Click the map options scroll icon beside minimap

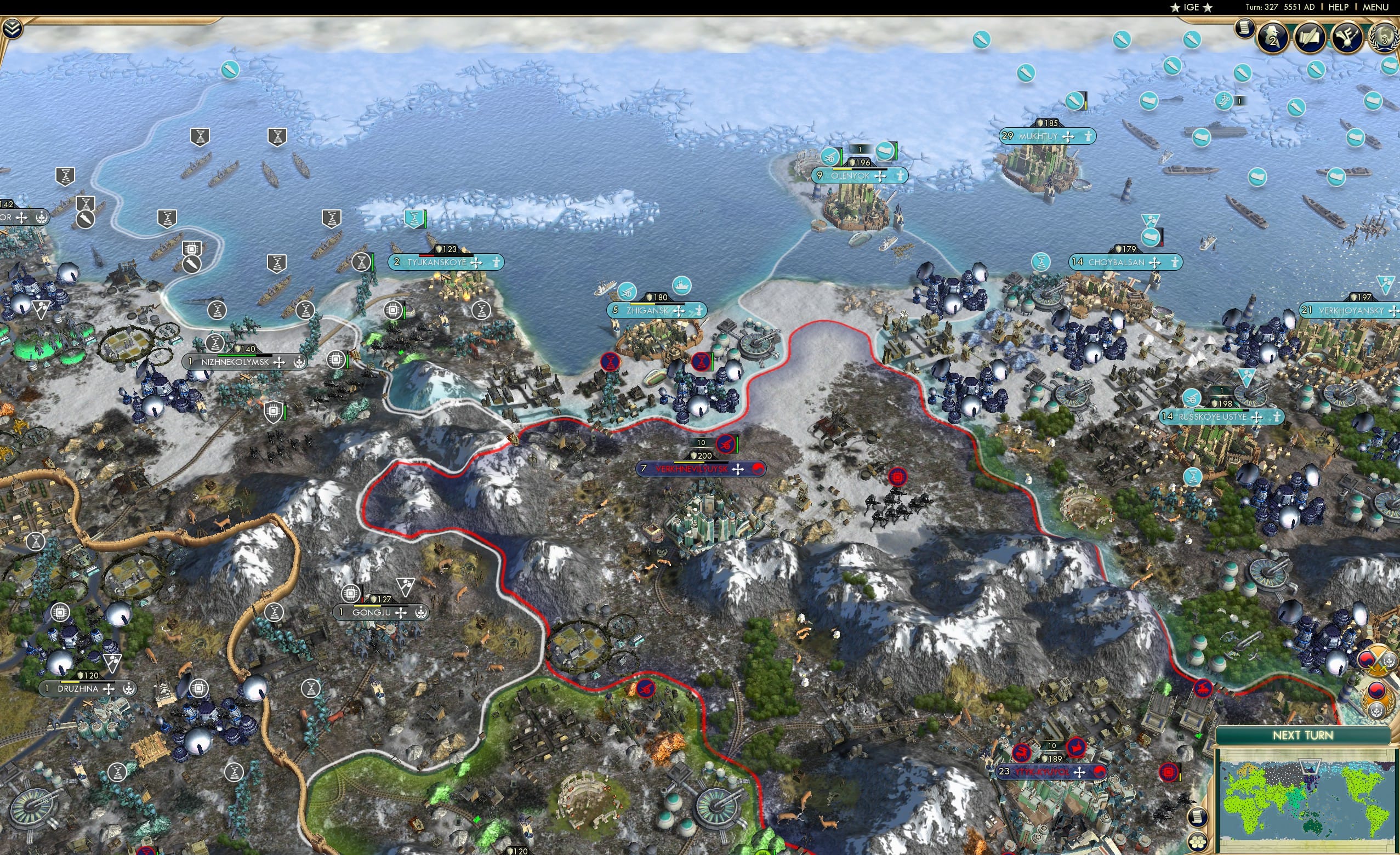coord(1199,817)
